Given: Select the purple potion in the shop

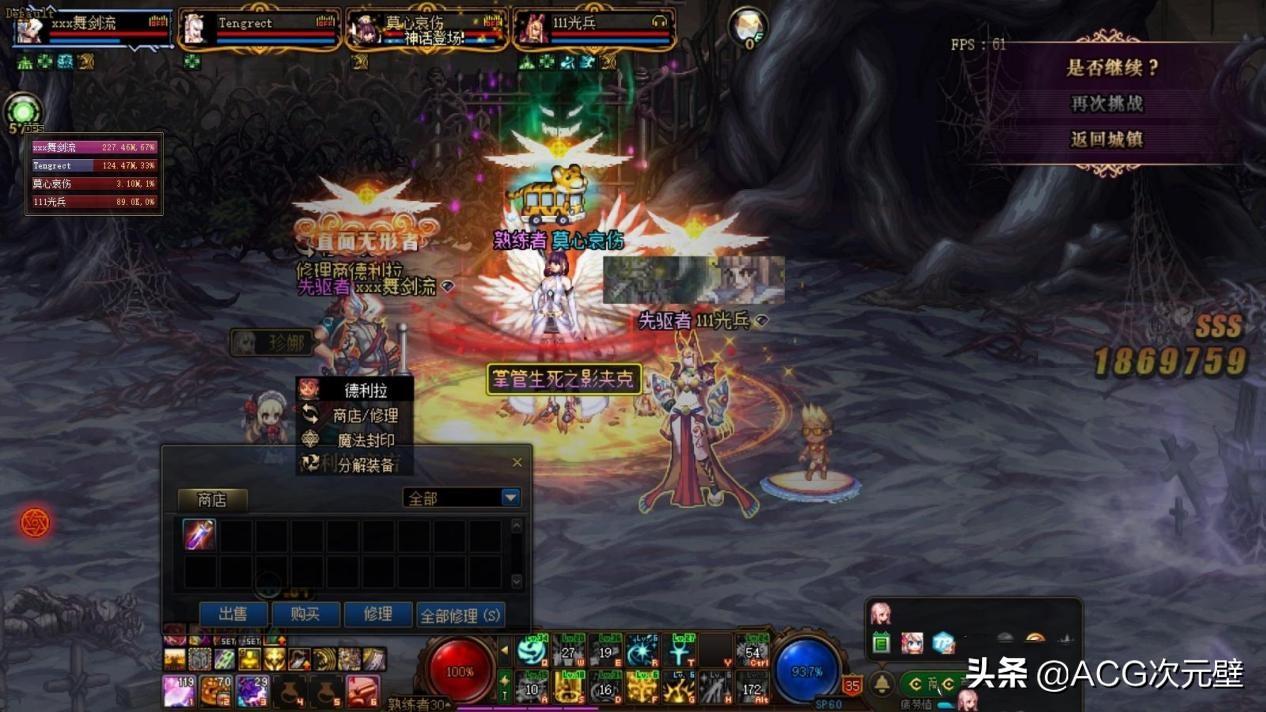Looking at the screenshot, I should [199, 534].
